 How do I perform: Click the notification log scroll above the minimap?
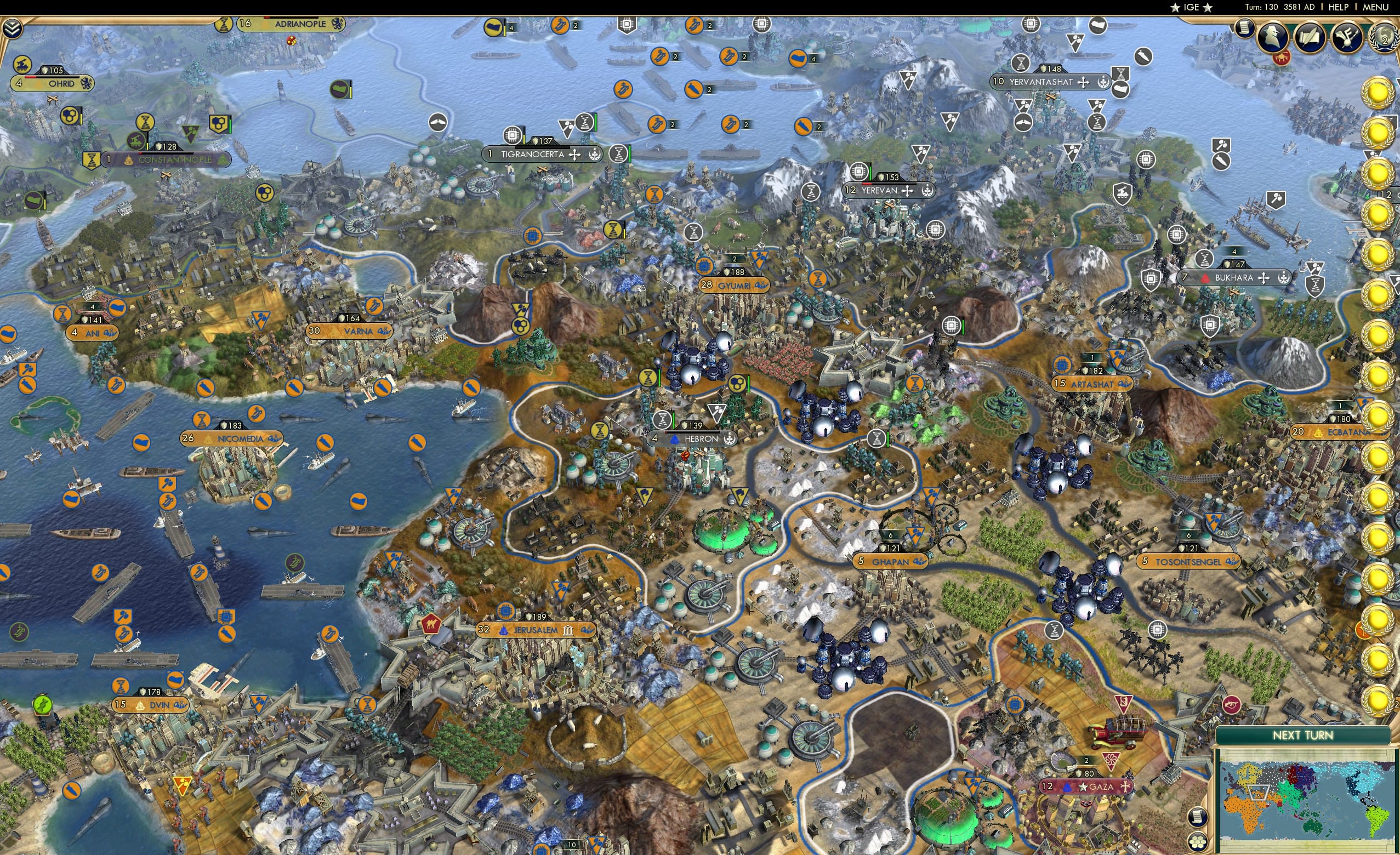click(x=1199, y=817)
